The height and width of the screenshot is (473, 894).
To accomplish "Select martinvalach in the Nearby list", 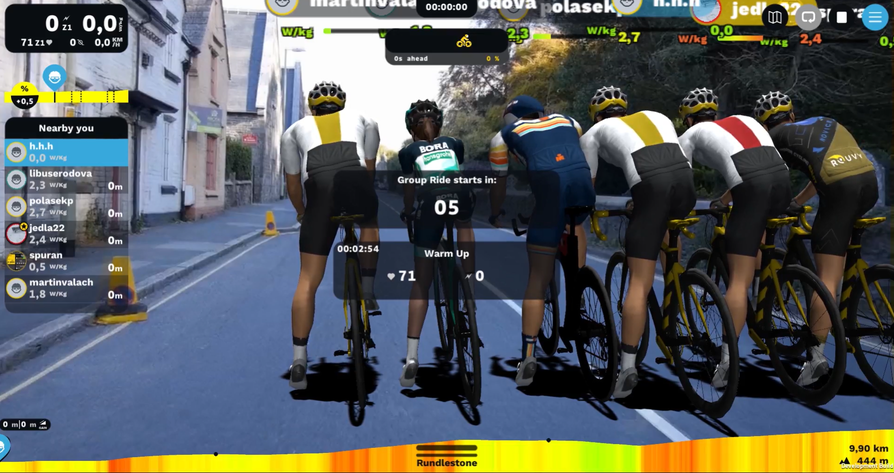I will (67, 288).
